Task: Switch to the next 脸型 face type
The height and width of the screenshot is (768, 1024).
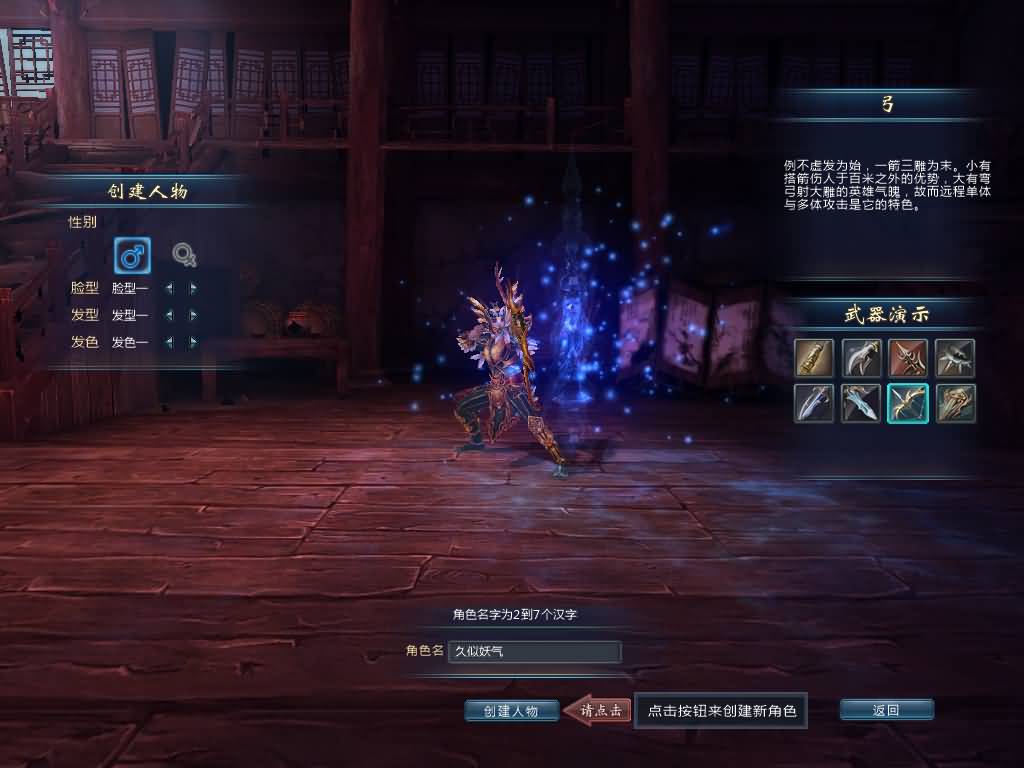Action: point(193,288)
